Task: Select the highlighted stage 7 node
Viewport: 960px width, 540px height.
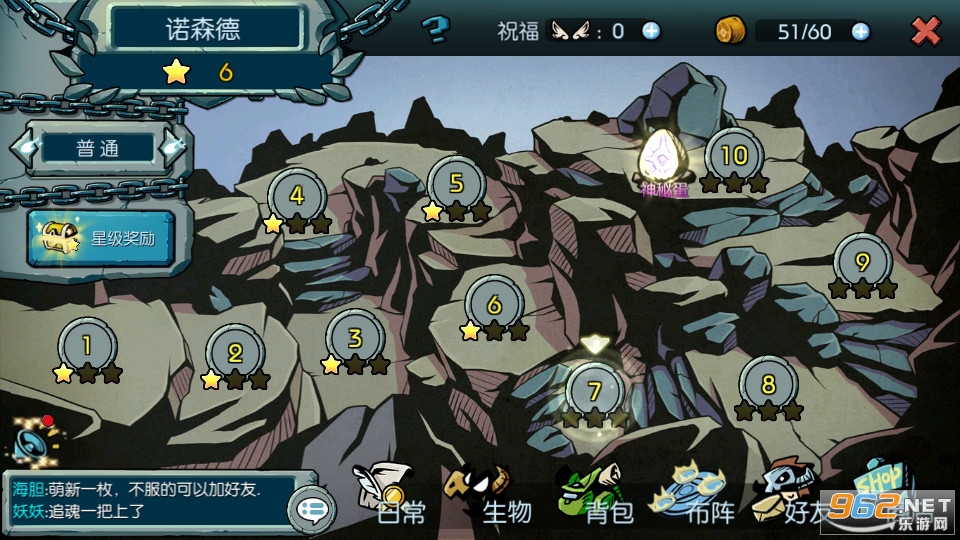Action: tap(594, 391)
